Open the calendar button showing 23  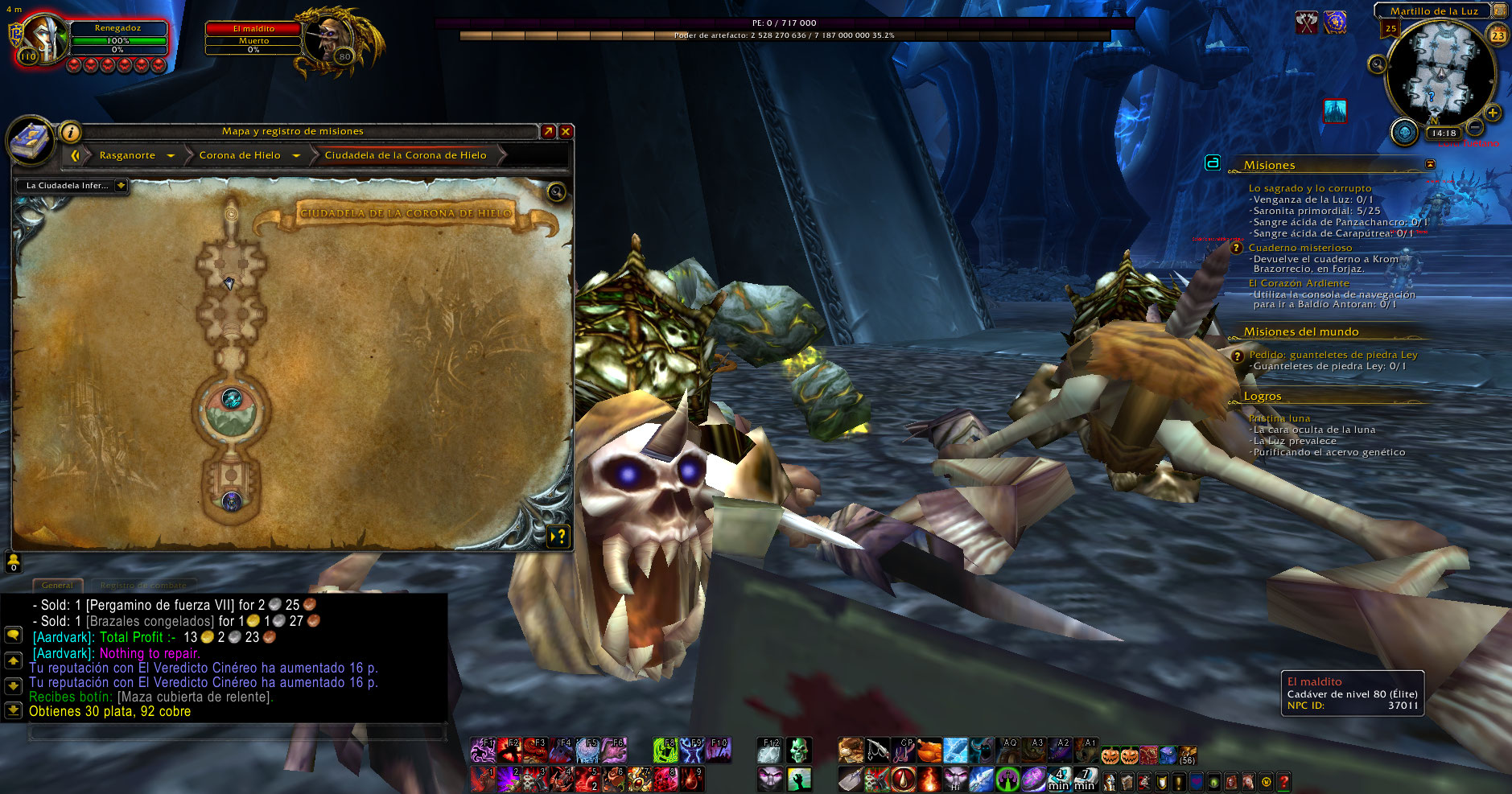1498,35
